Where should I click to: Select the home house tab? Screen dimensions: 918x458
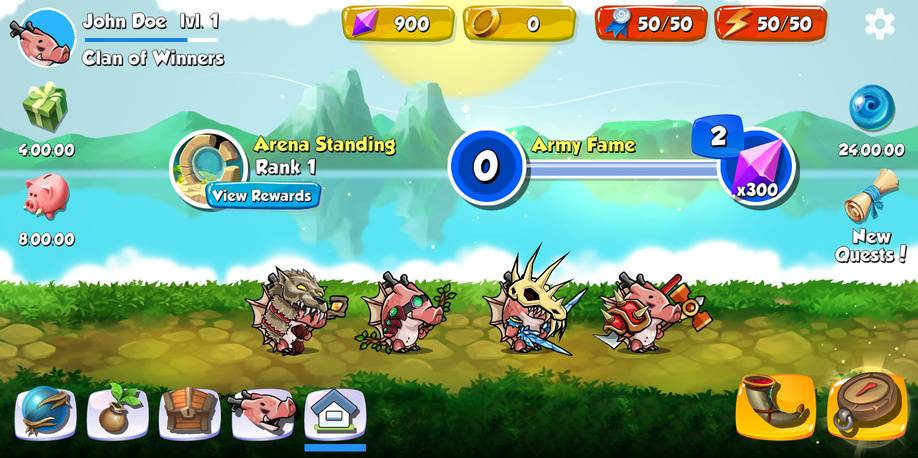pos(335,412)
